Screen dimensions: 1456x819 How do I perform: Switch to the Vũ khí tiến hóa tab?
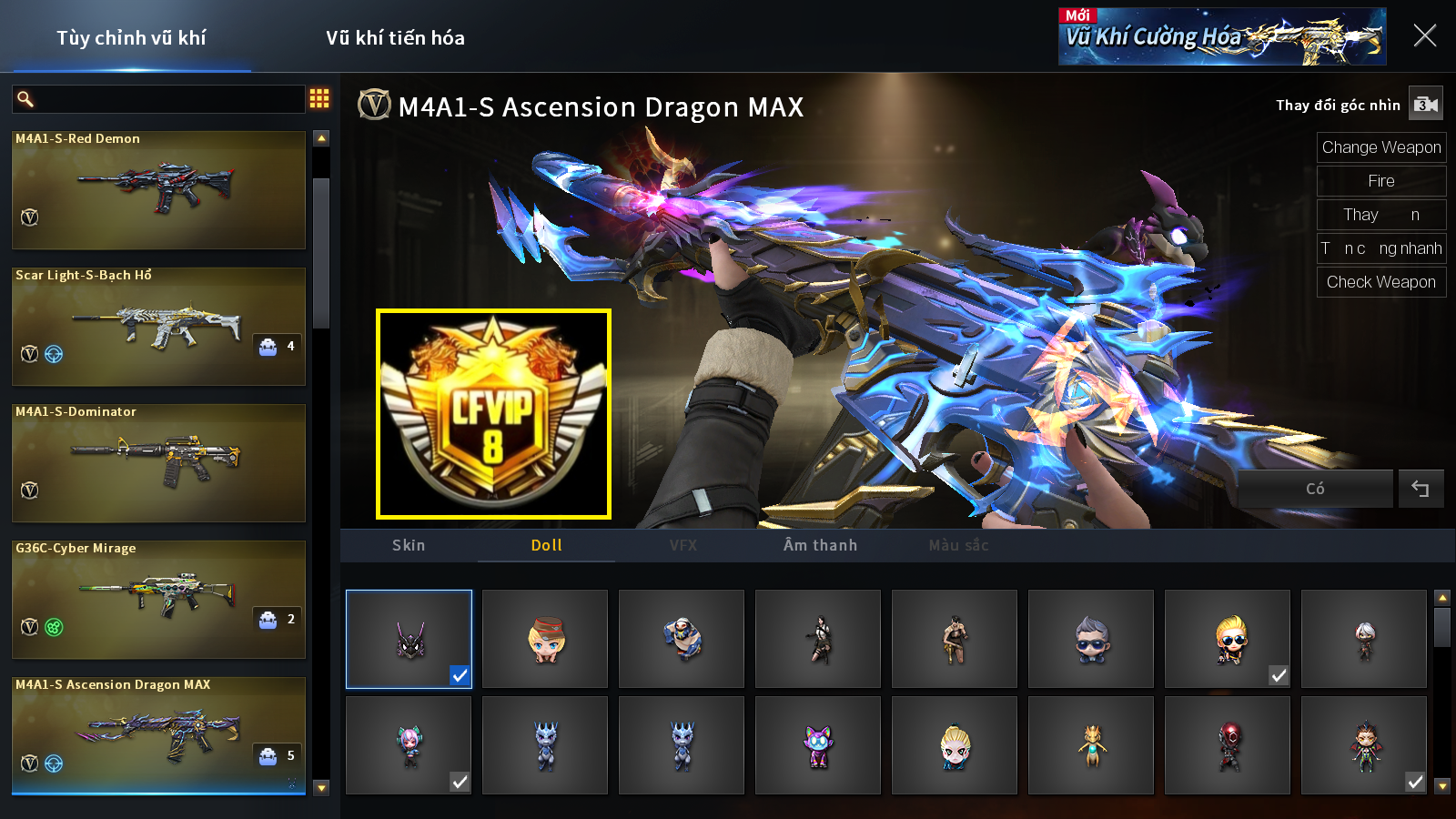(x=395, y=38)
